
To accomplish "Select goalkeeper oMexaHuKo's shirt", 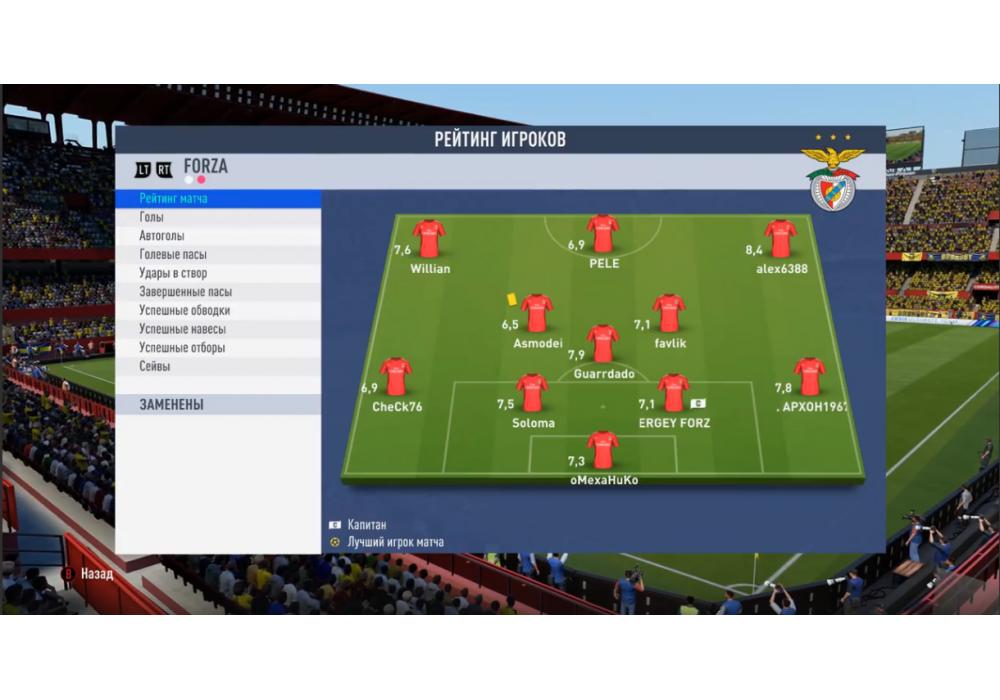I will point(602,450).
